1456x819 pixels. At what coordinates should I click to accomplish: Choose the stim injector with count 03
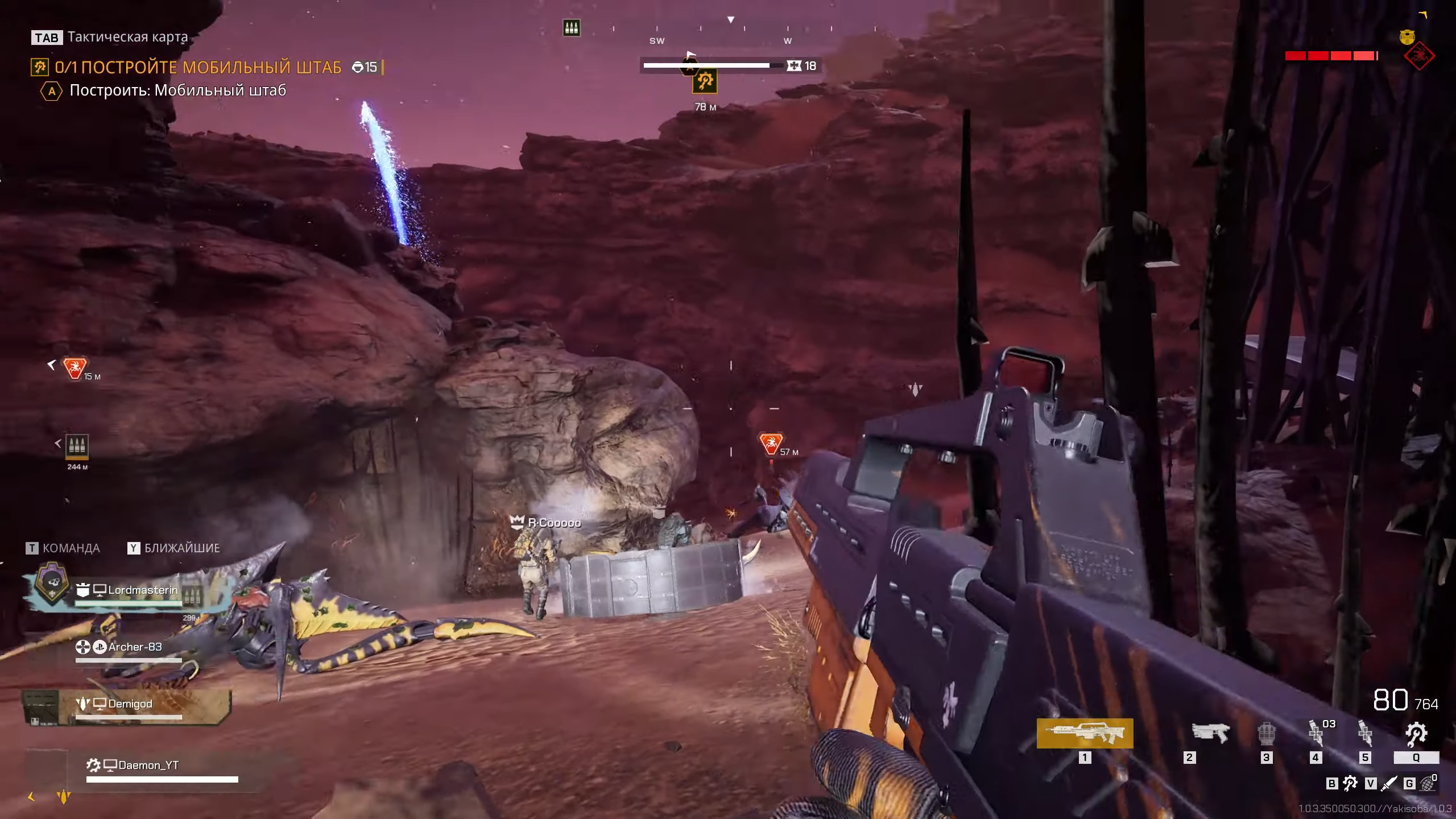(1317, 733)
